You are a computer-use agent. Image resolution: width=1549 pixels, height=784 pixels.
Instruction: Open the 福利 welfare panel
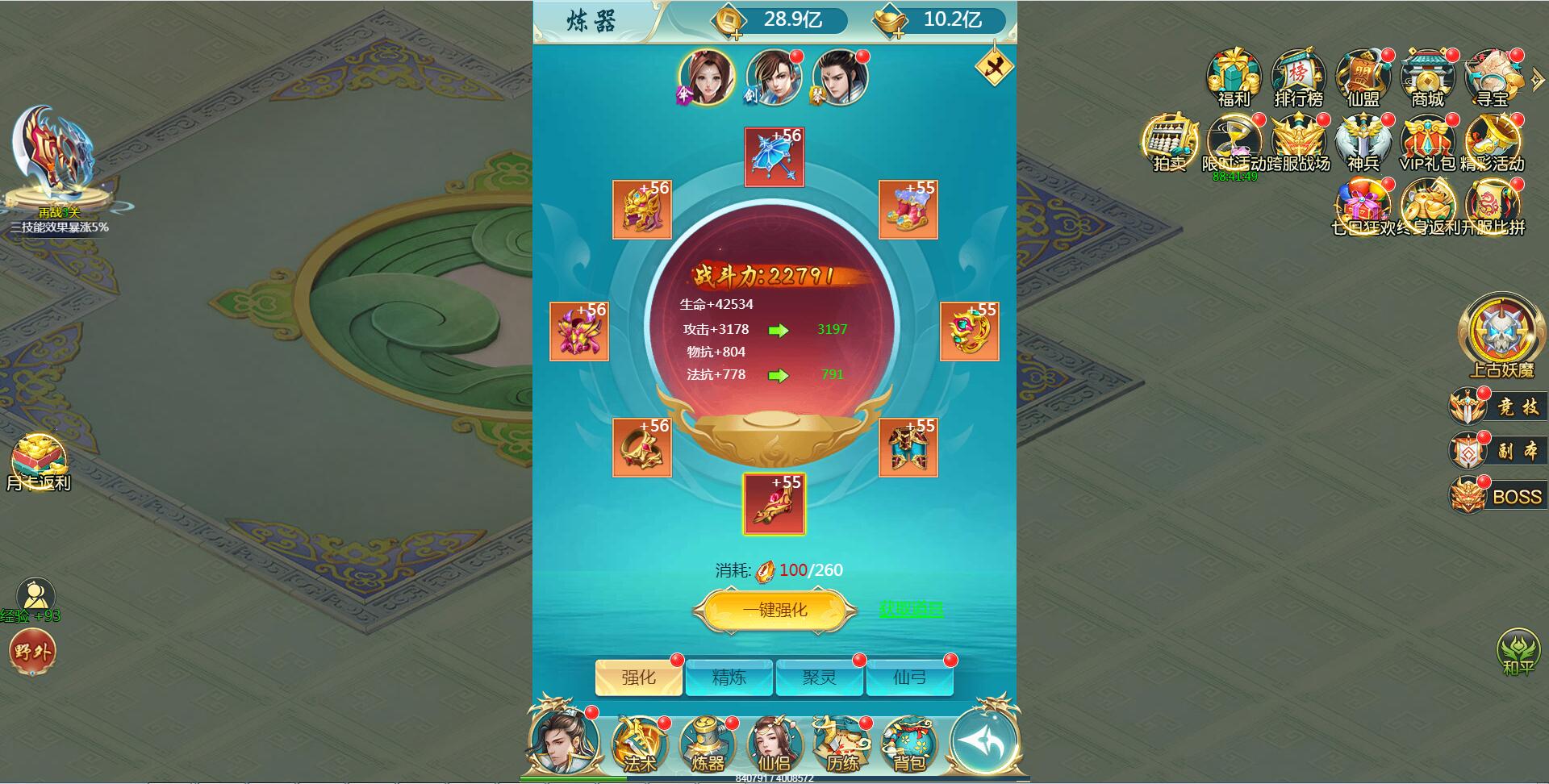pos(1232,77)
